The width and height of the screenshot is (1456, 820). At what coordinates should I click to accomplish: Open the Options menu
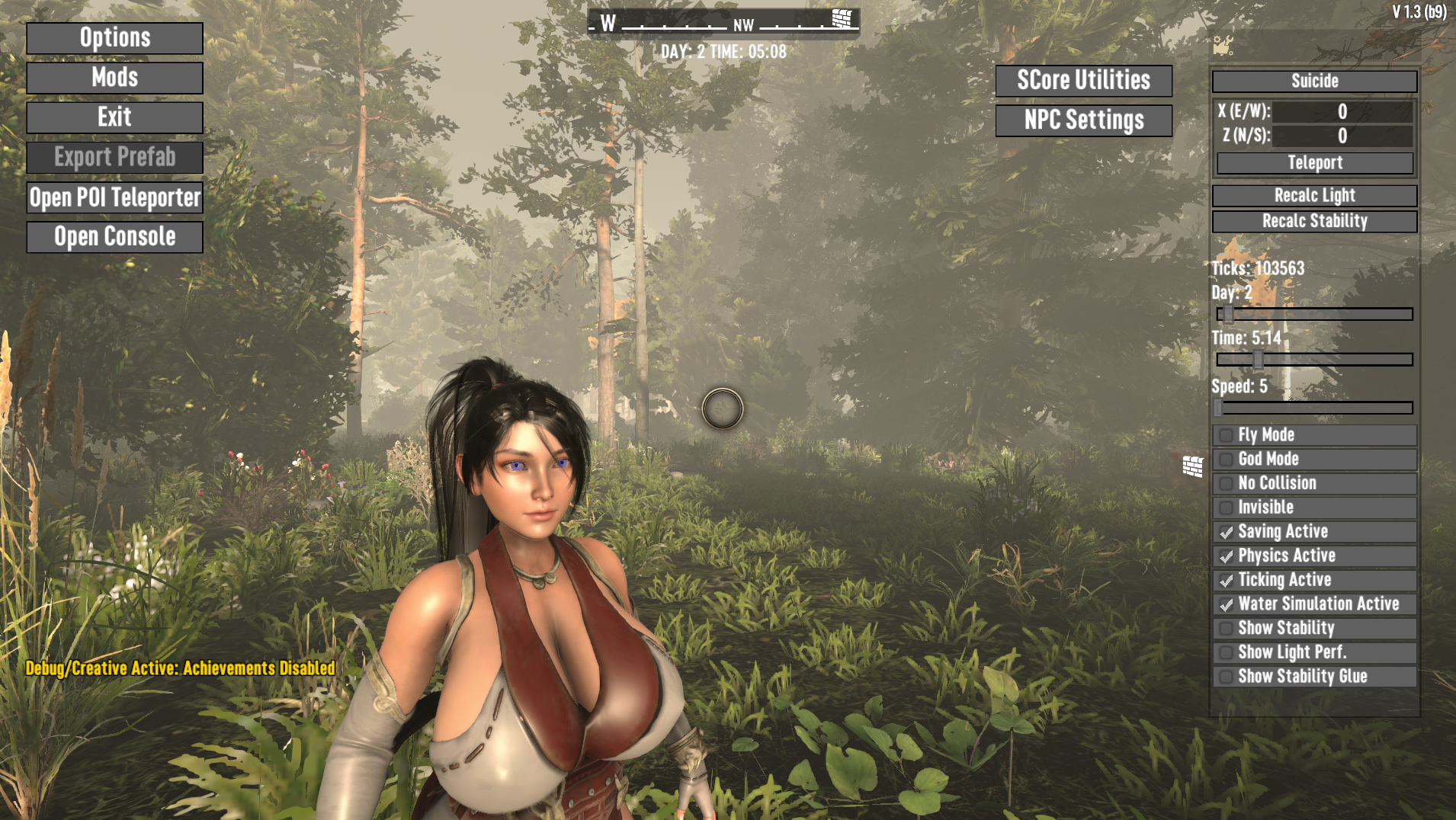(x=114, y=38)
